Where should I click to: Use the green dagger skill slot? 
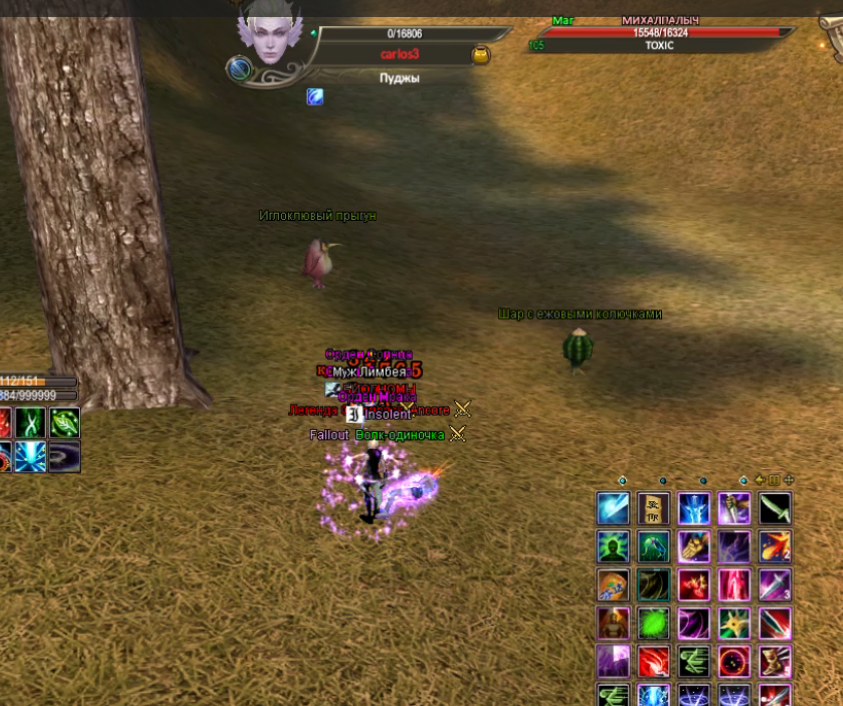(x=775, y=508)
